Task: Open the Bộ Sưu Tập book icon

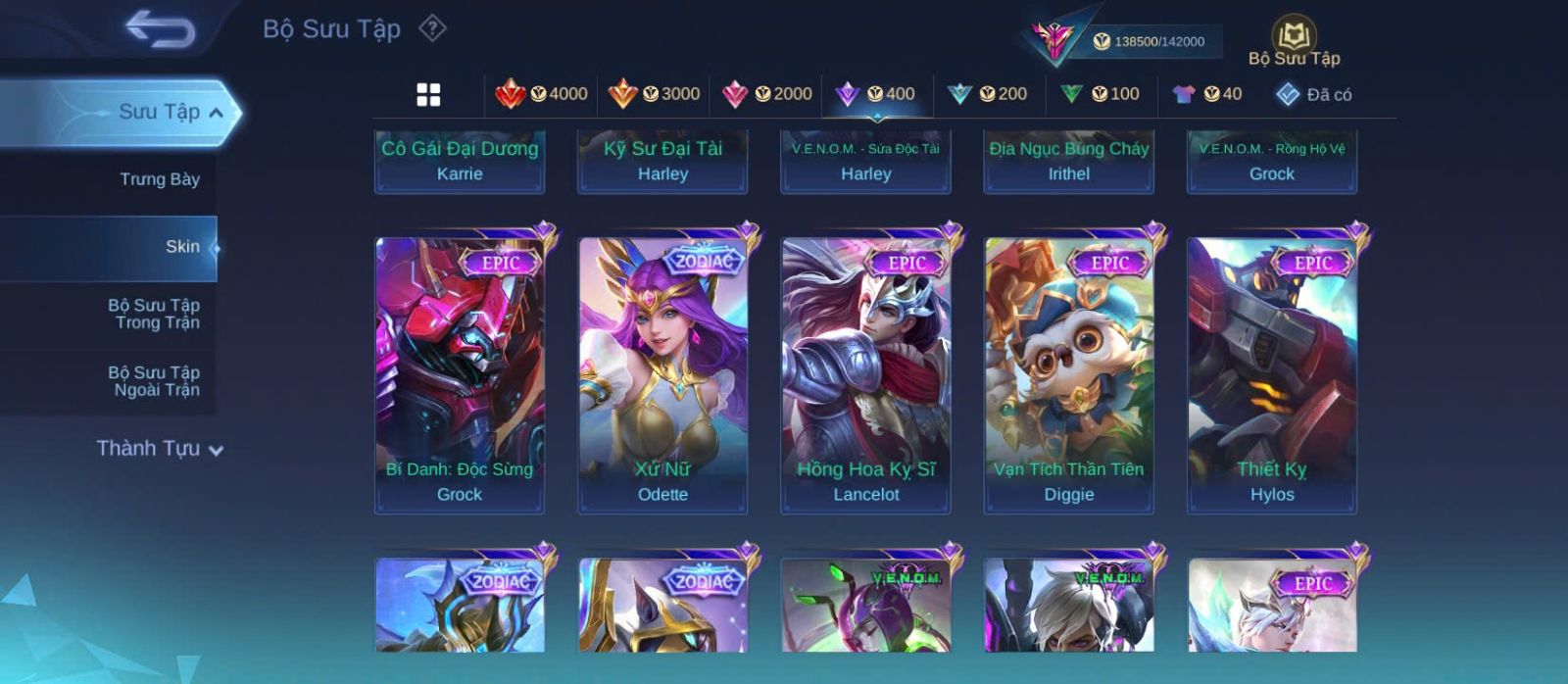Action: pos(1294,41)
